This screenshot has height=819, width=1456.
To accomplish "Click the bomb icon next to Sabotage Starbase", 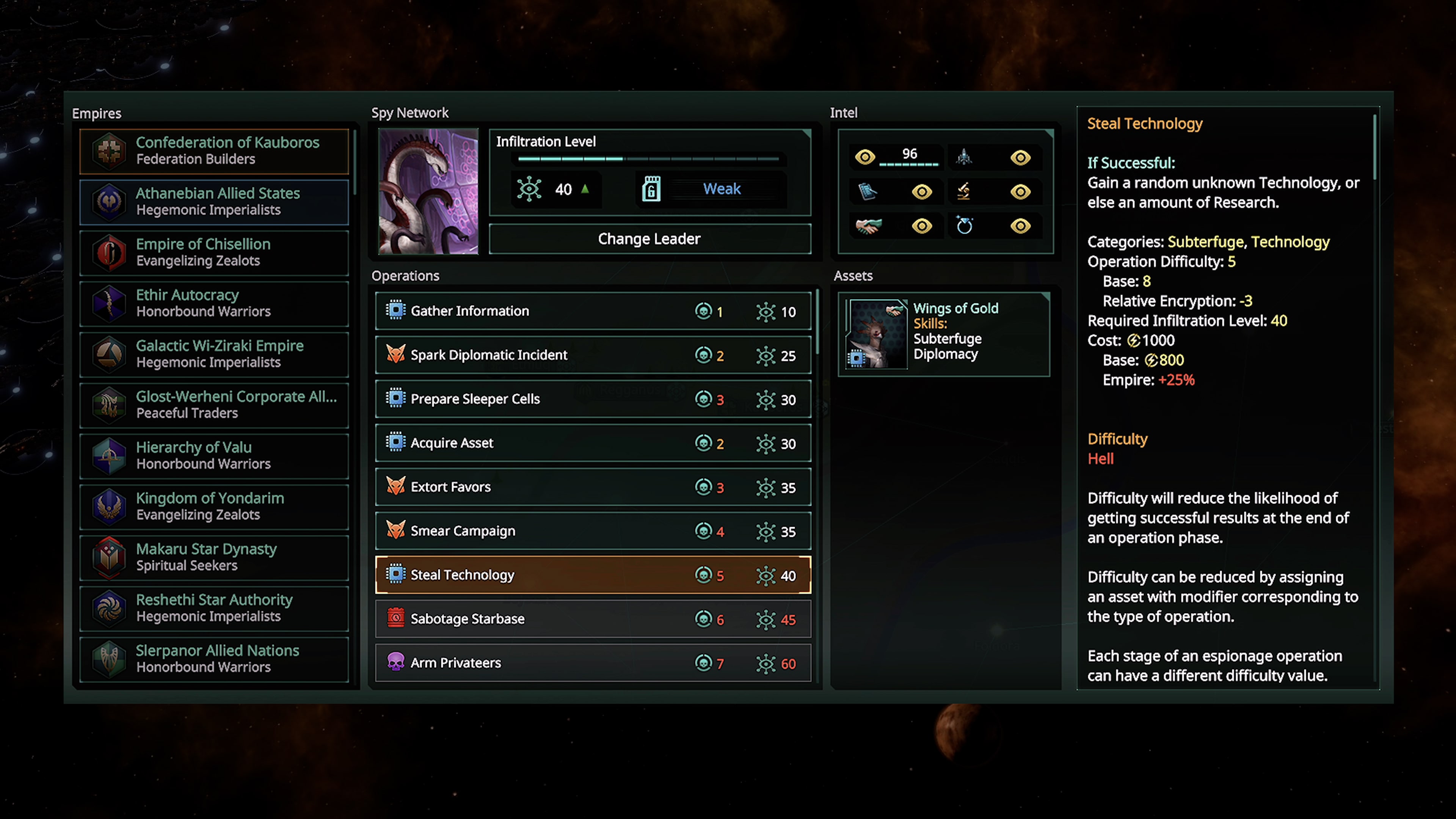I will [395, 618].
